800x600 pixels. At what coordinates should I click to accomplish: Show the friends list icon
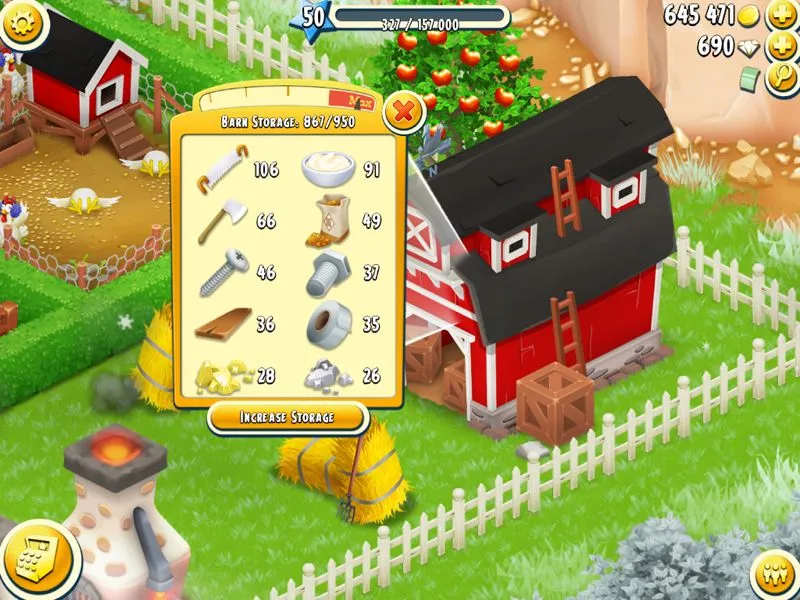pos(771,574)
